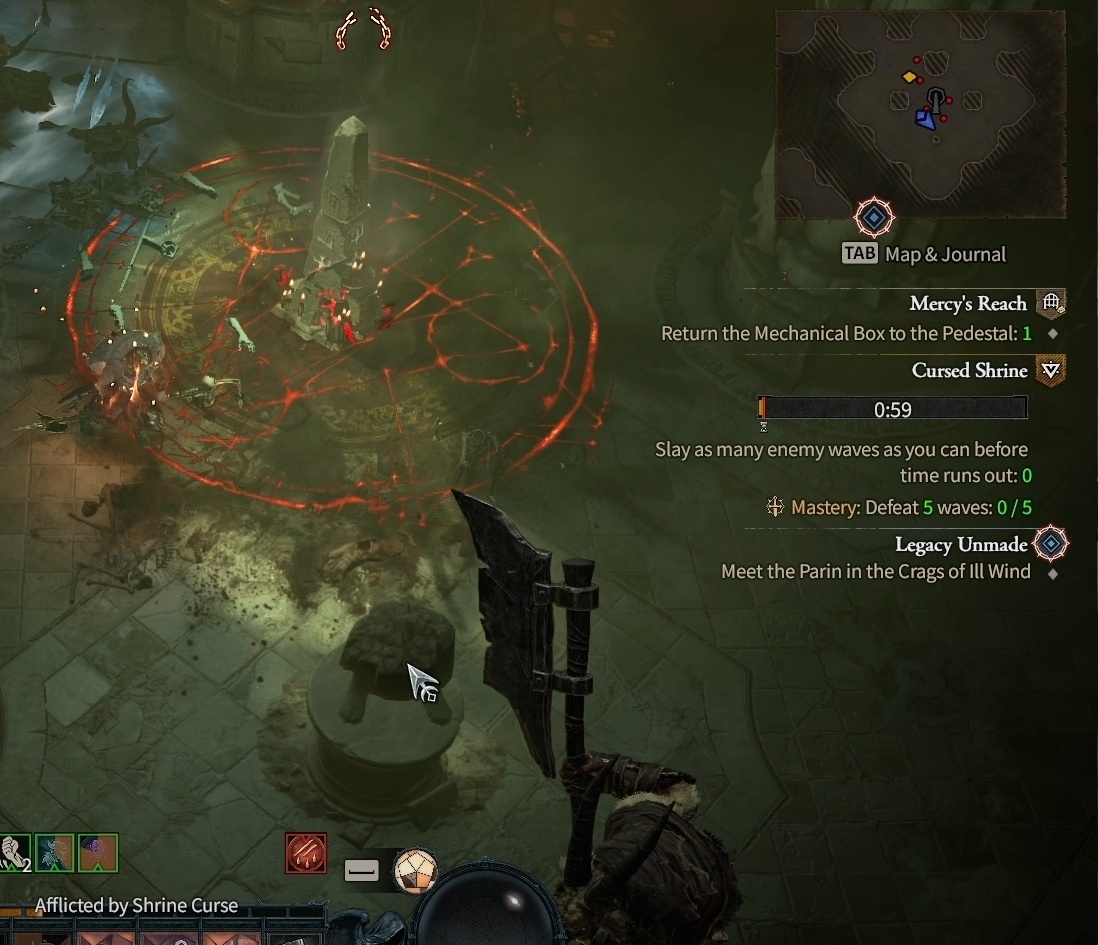Open the Legacy Unmade quest entry
This screenshot has width=1098, height=945.
(x=960, y=545)
